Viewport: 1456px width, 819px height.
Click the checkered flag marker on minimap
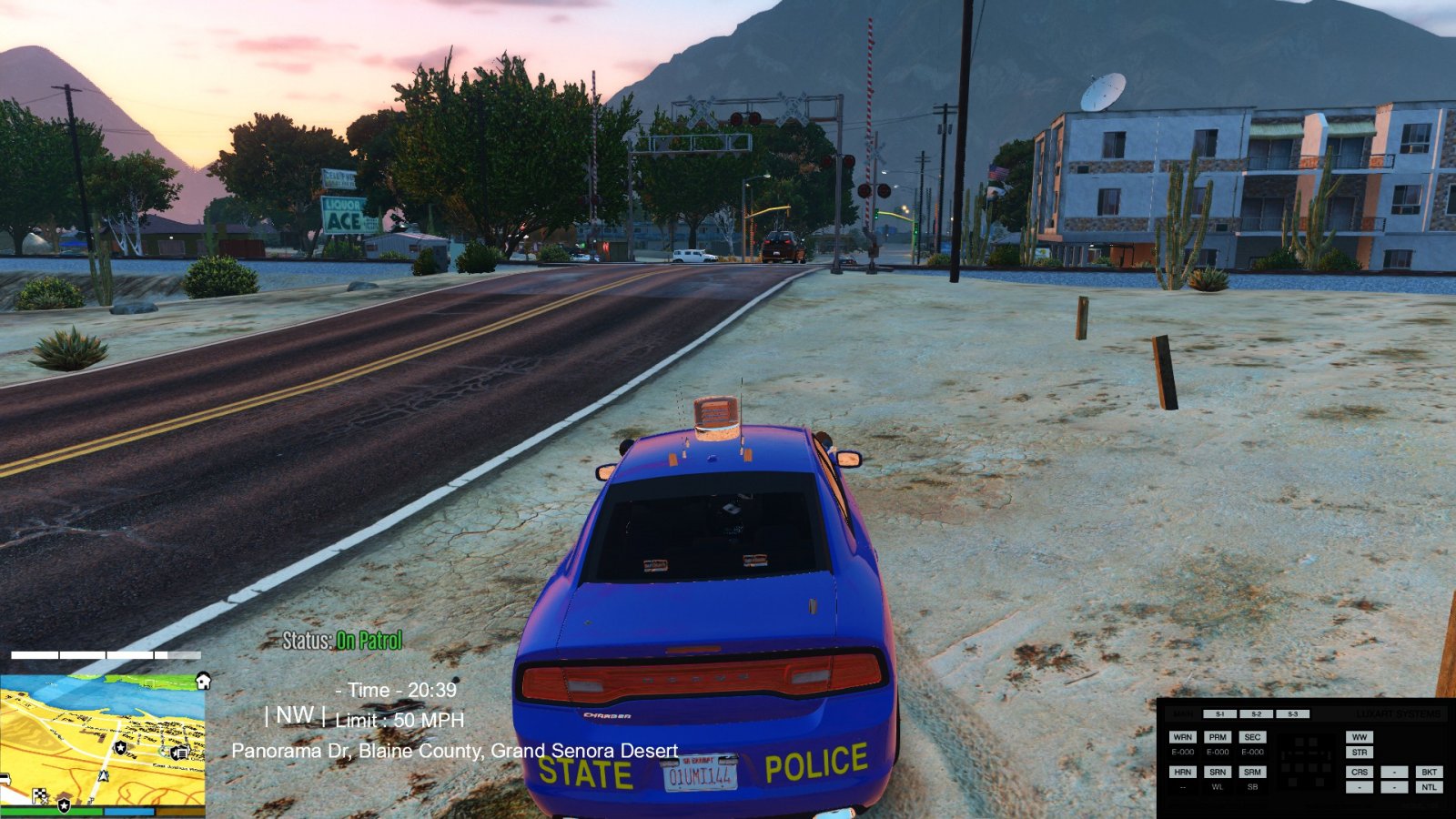tap(40, 796)
